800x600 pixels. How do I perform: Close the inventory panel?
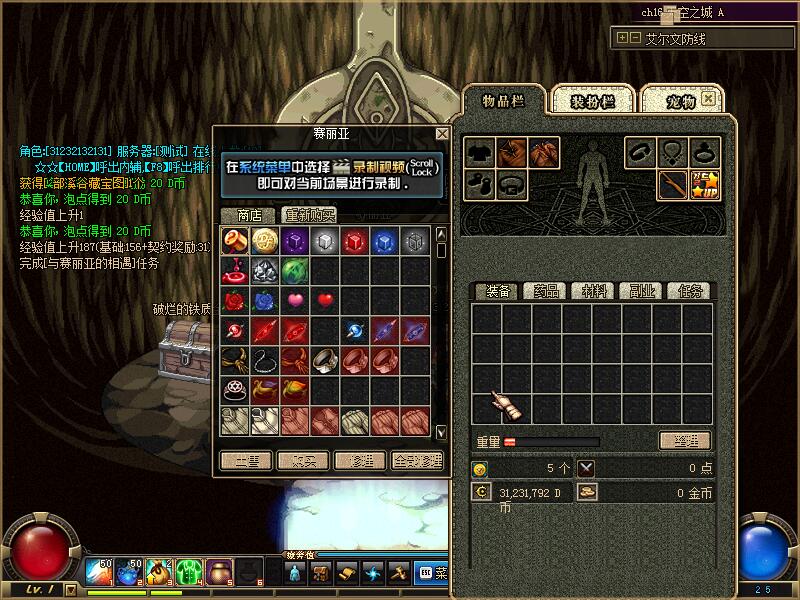[709, 98]
